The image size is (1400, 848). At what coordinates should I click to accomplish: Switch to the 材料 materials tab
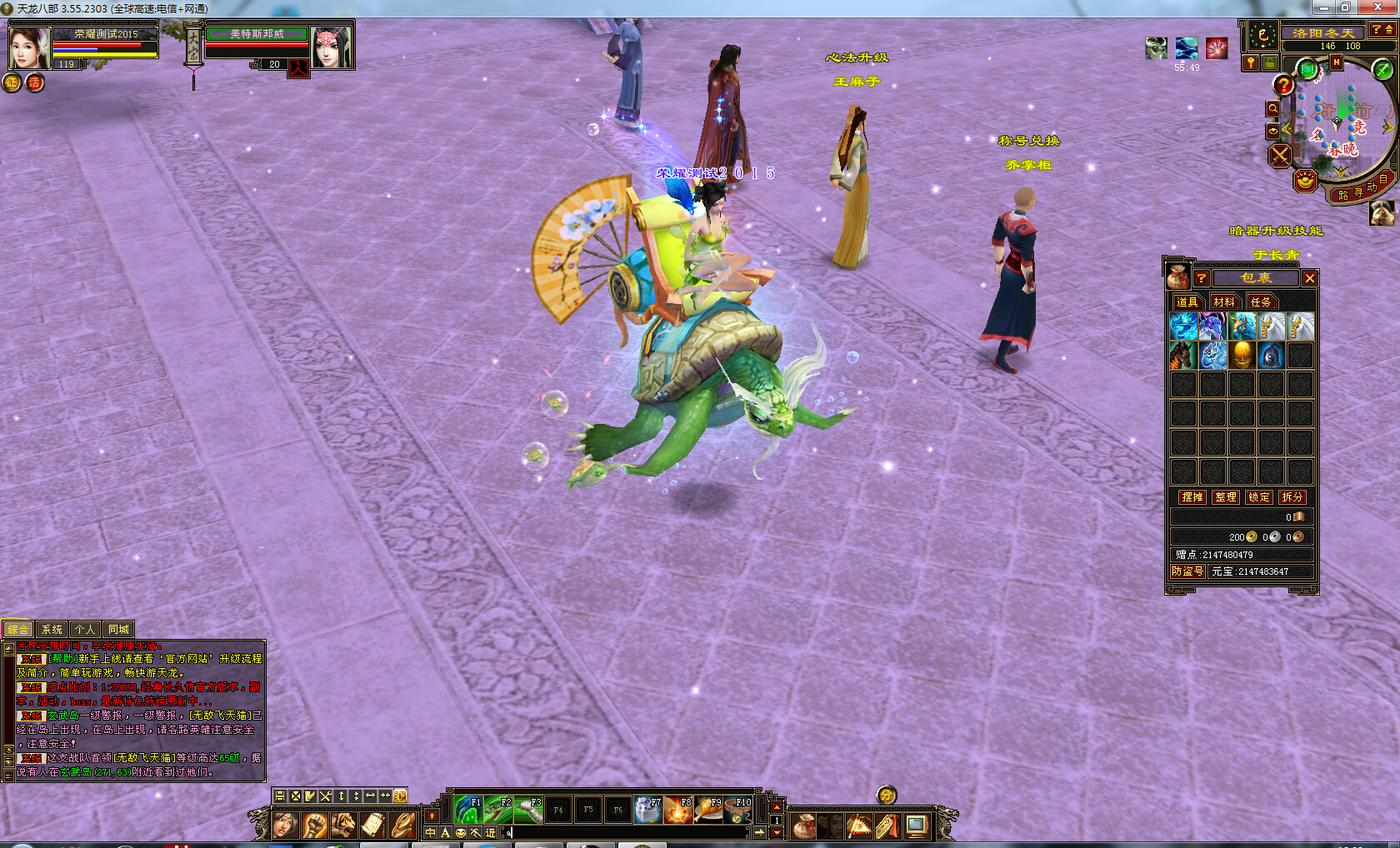pos(1224,302)
